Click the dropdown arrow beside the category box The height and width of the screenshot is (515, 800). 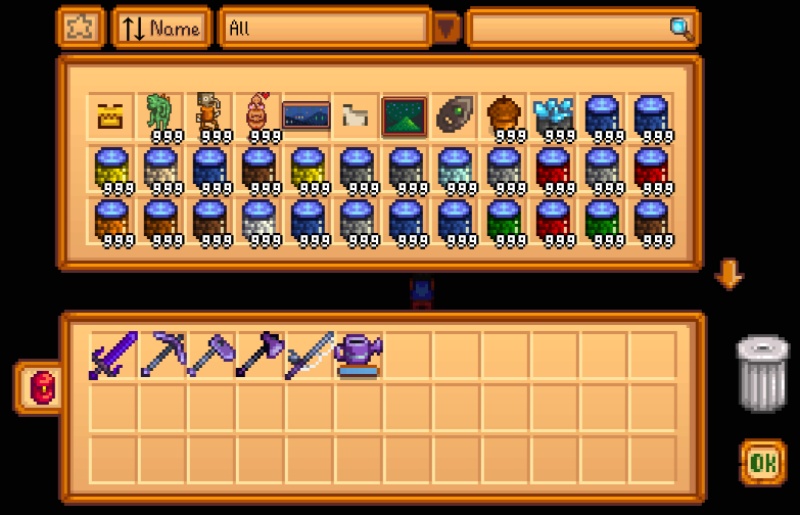click(x=446, y=29)
